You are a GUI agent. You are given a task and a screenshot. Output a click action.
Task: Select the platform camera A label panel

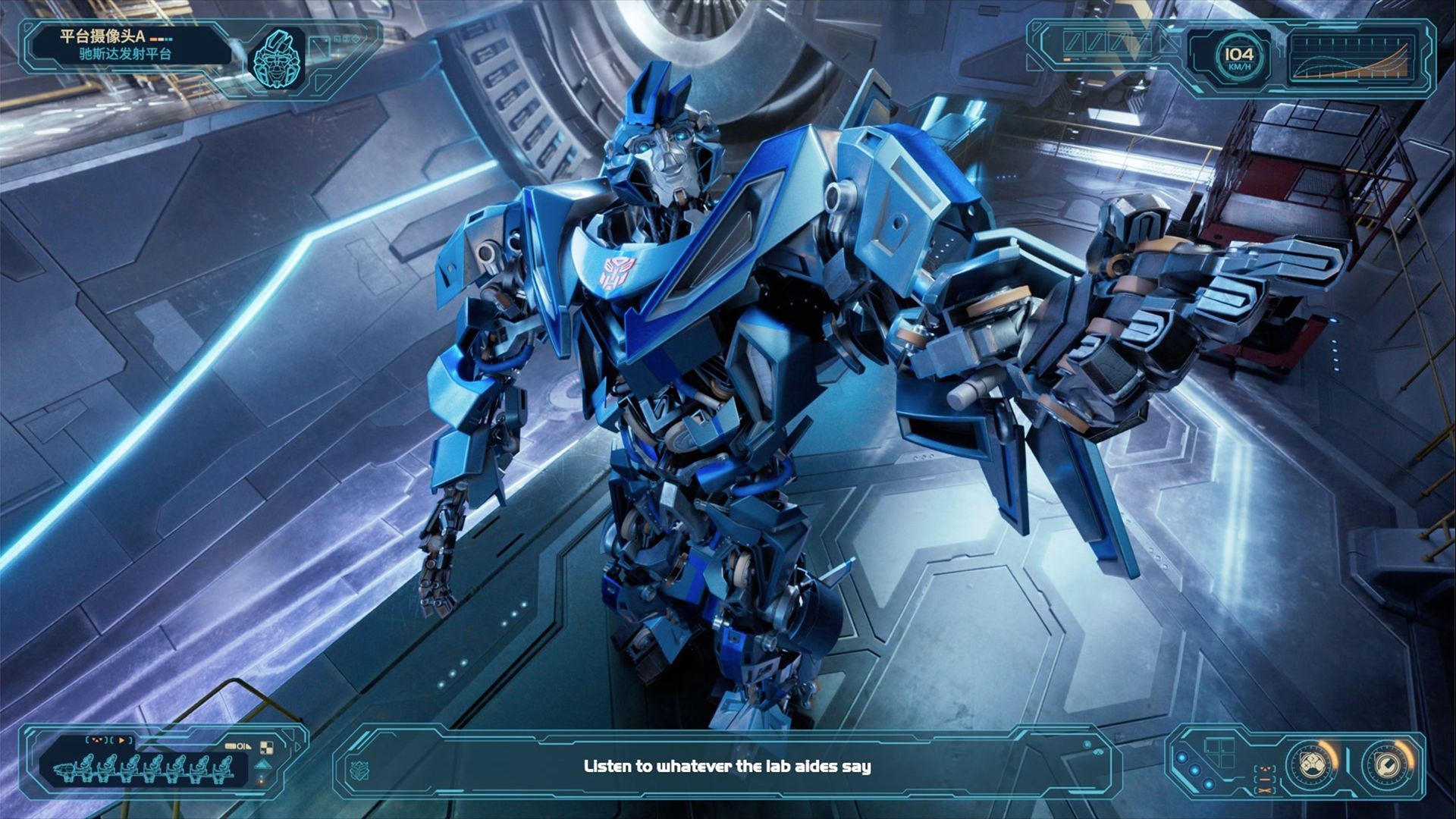125,45
